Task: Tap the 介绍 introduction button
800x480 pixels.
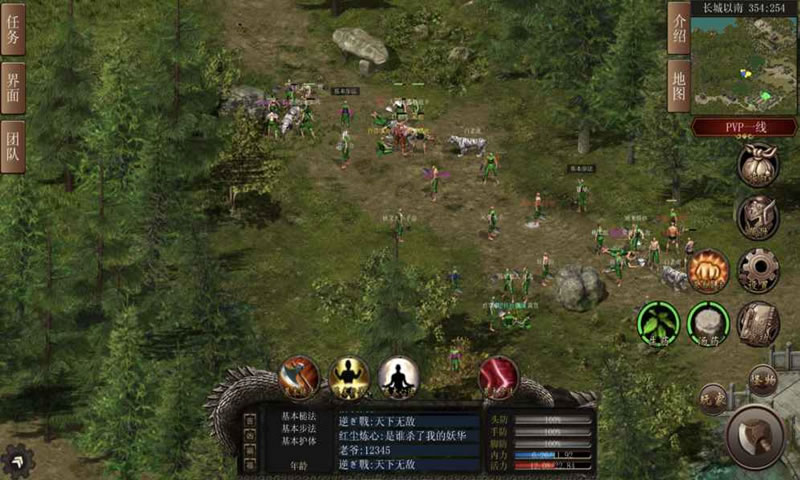Action: pos(679,28)
